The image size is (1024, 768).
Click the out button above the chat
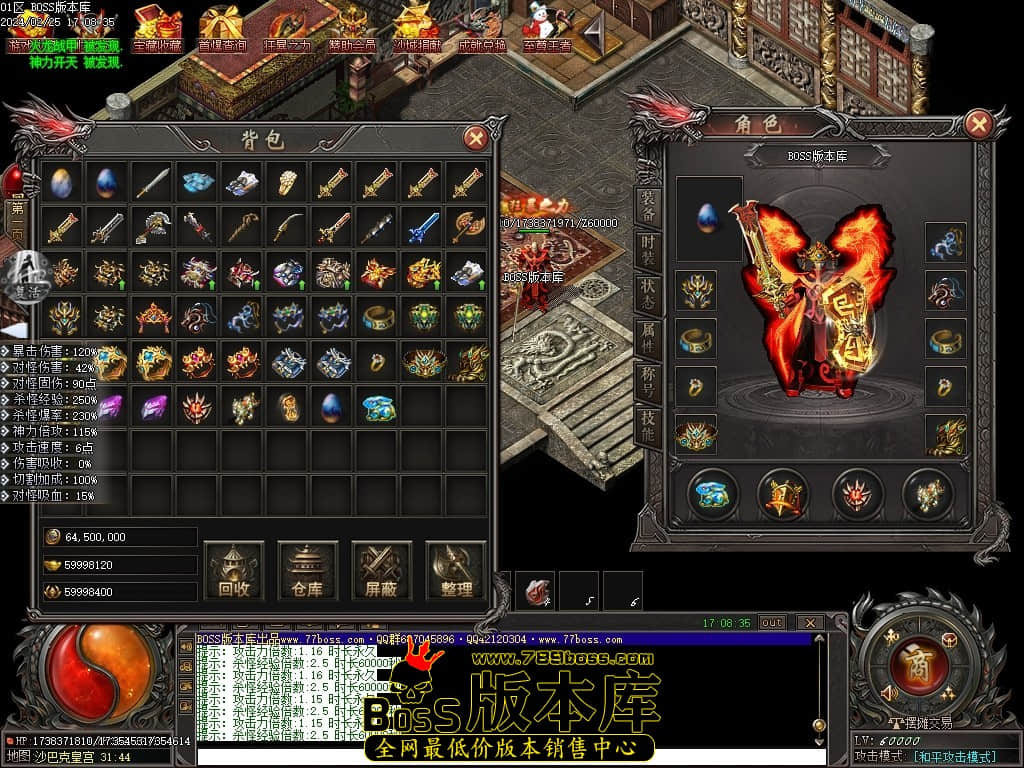click(x=771, y=622)
